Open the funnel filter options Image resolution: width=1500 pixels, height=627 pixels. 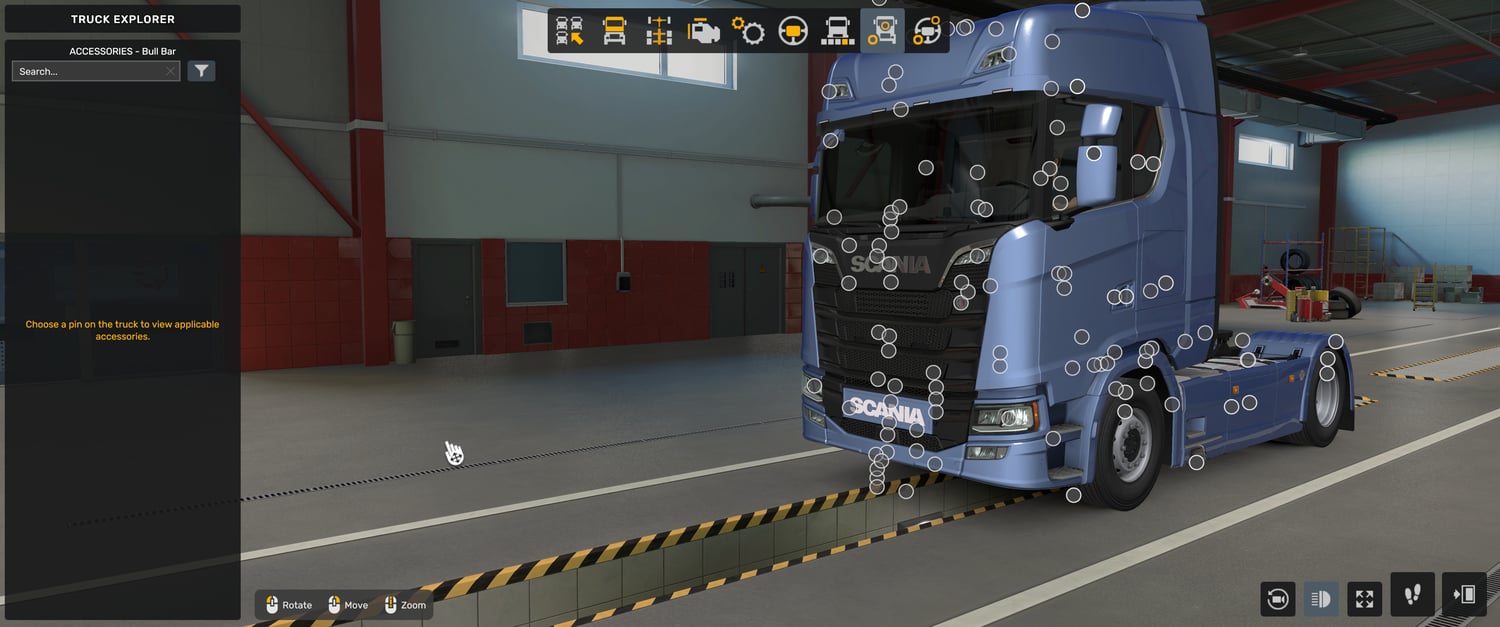point(202,71)
